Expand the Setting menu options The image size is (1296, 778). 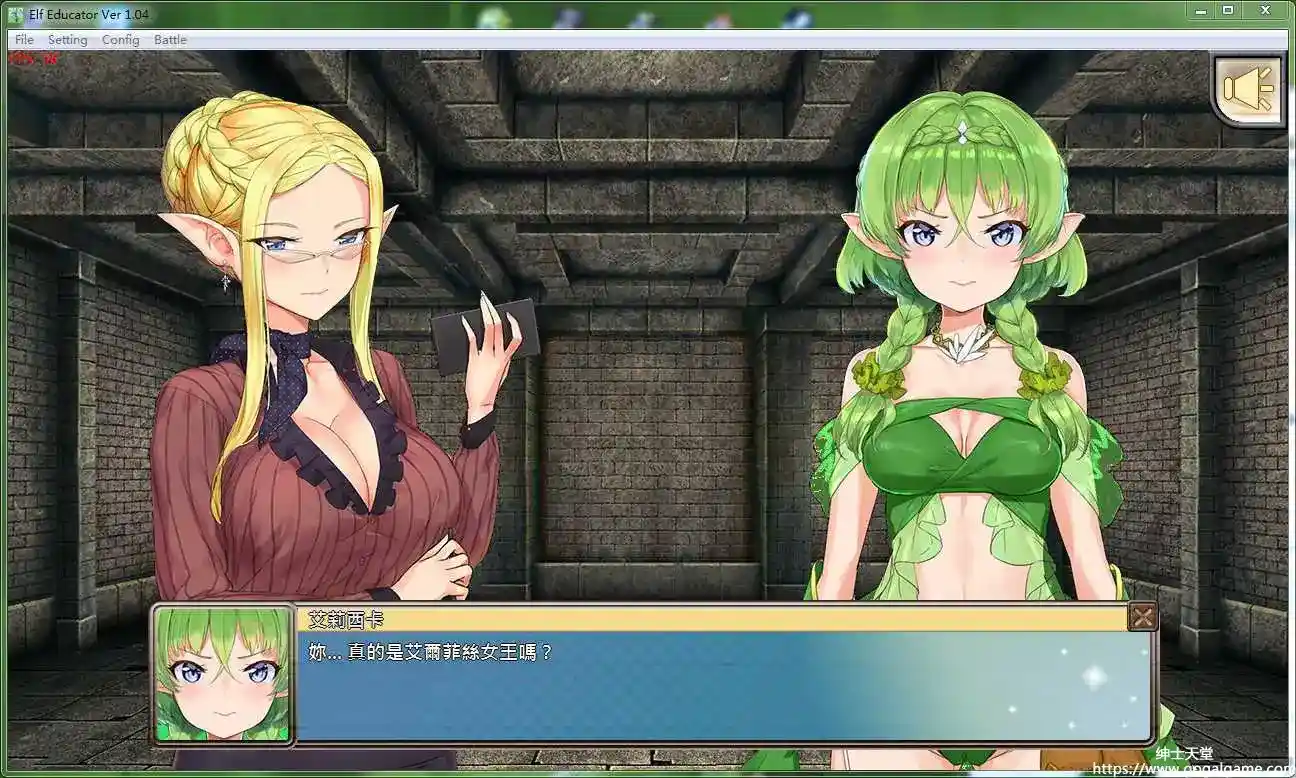coord(67,39)
